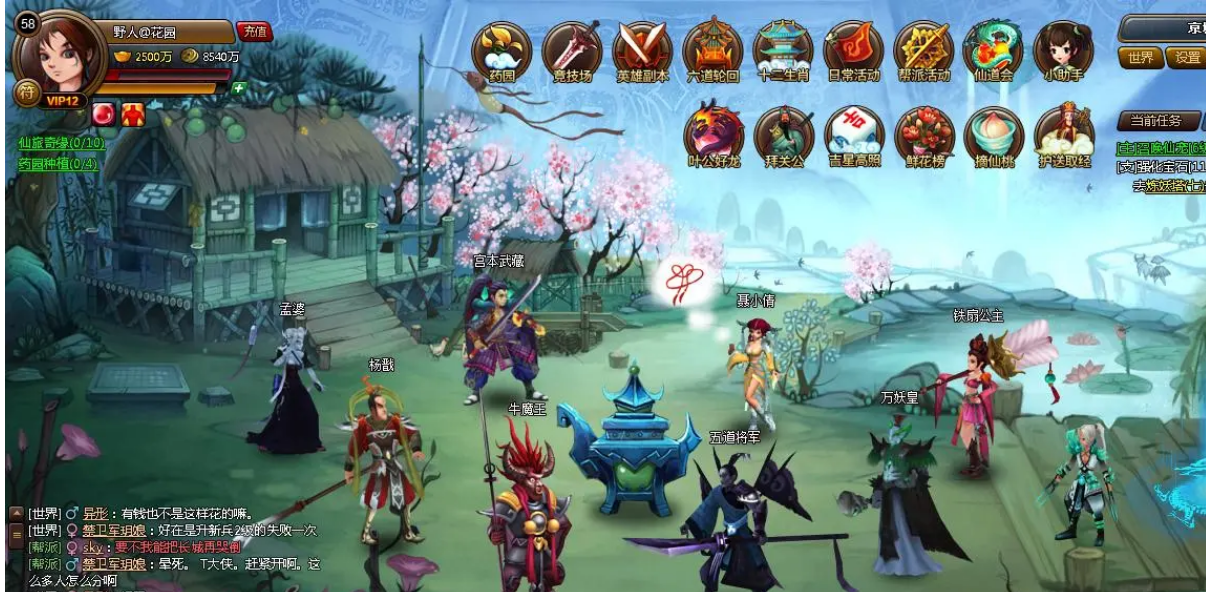Enter the 竞技场 arena
The width and height of the screenshot is (1206, 592).
[x=572, y=50]
